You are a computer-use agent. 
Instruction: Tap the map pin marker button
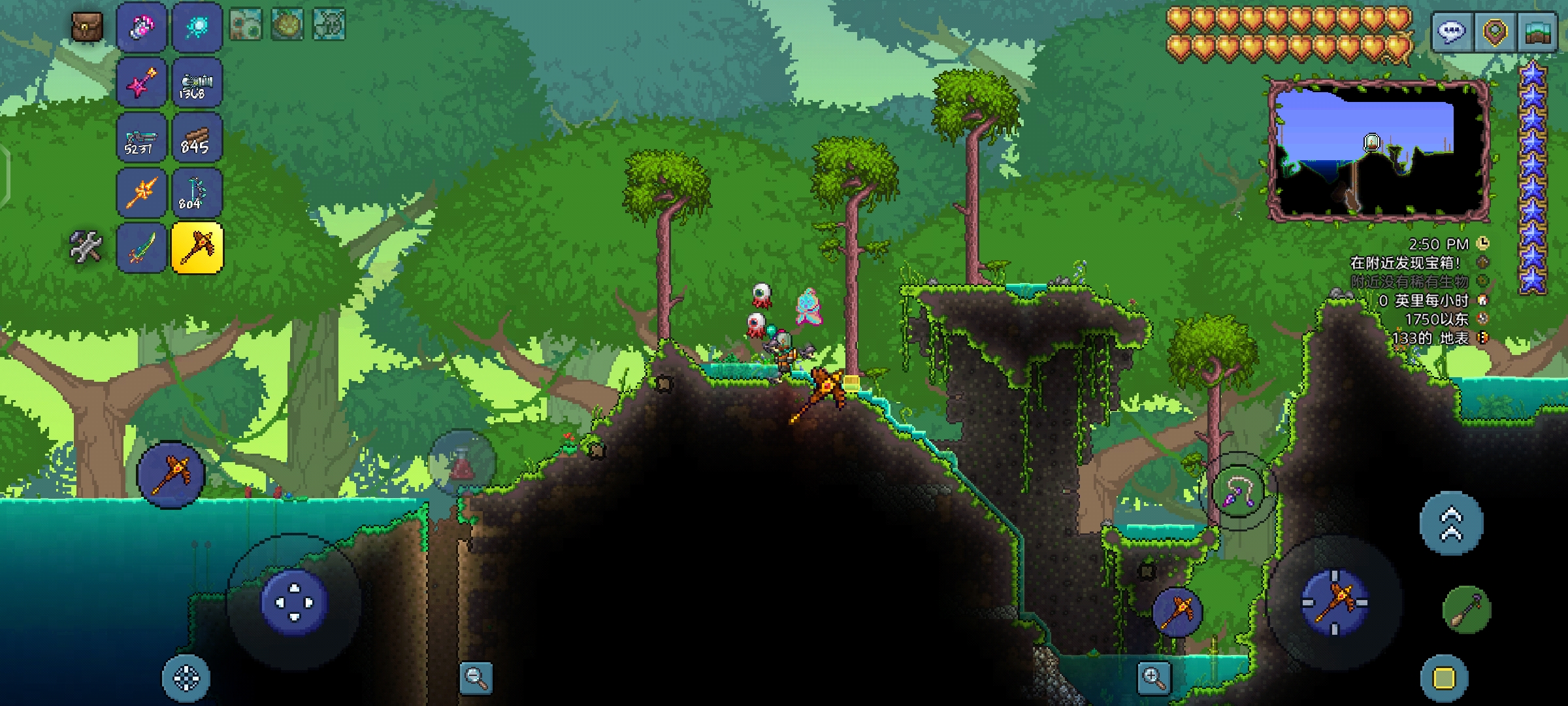coord(1495,31)
